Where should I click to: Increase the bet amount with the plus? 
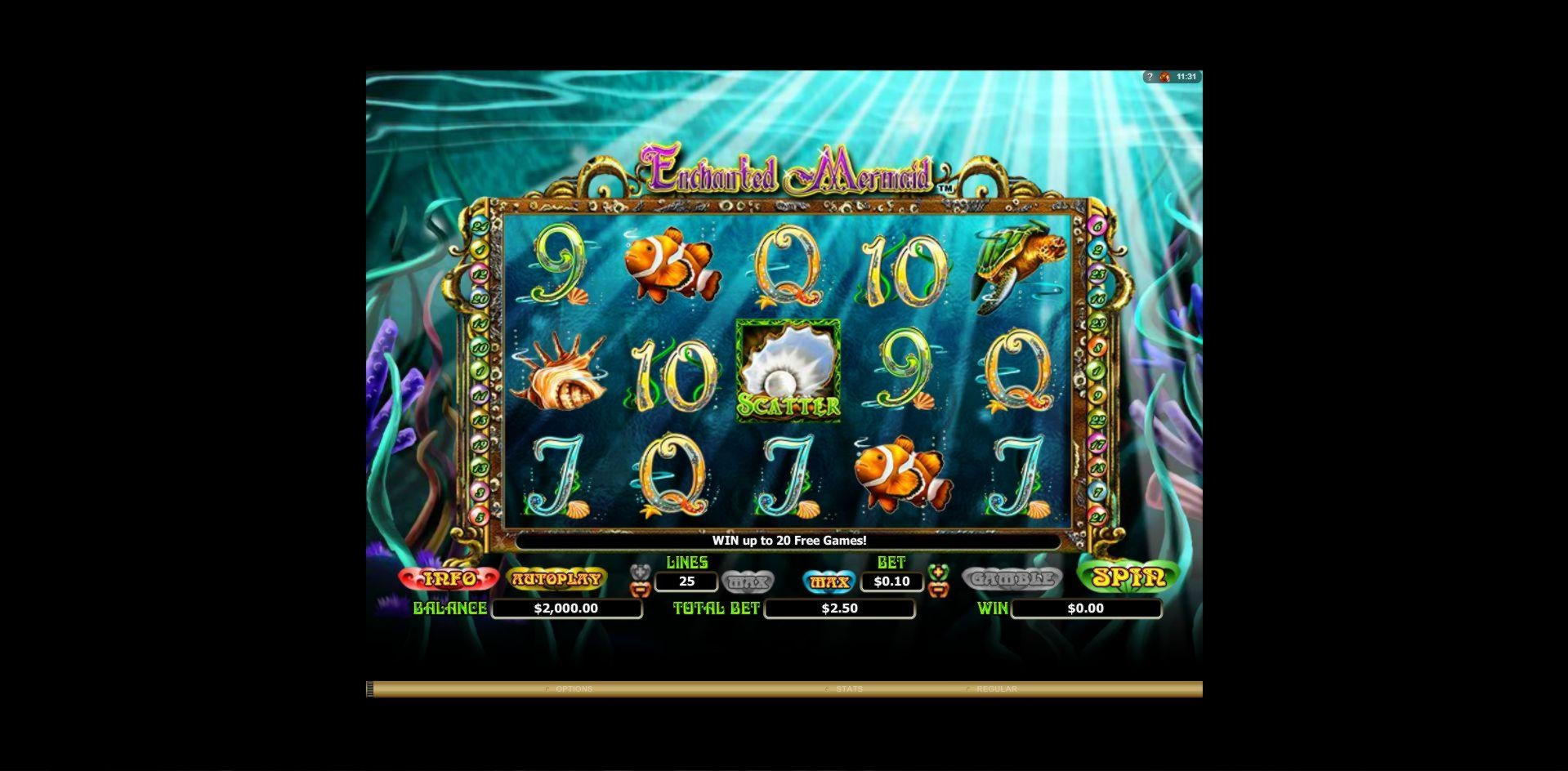pyautogui.click(x=938, y=571)
